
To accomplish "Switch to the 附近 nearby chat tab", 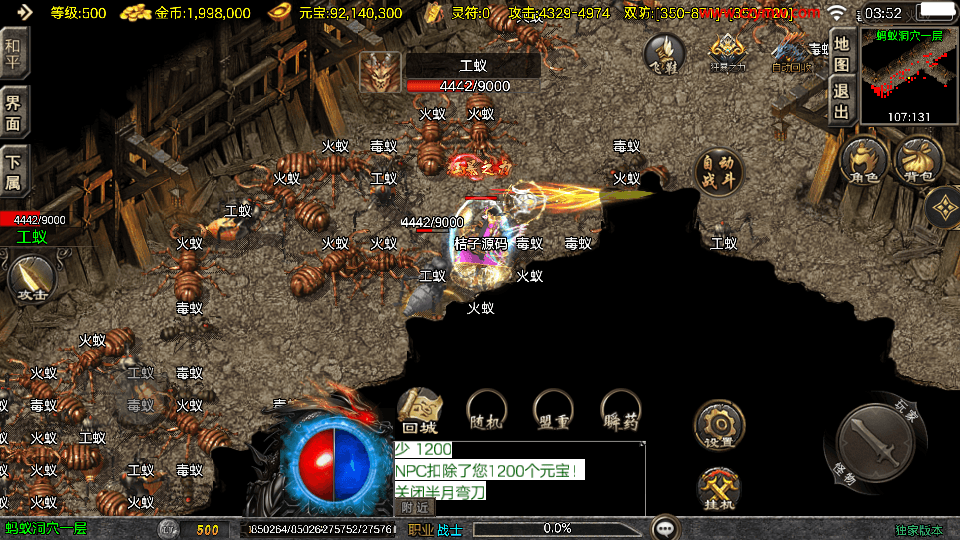I will [416, 507].
